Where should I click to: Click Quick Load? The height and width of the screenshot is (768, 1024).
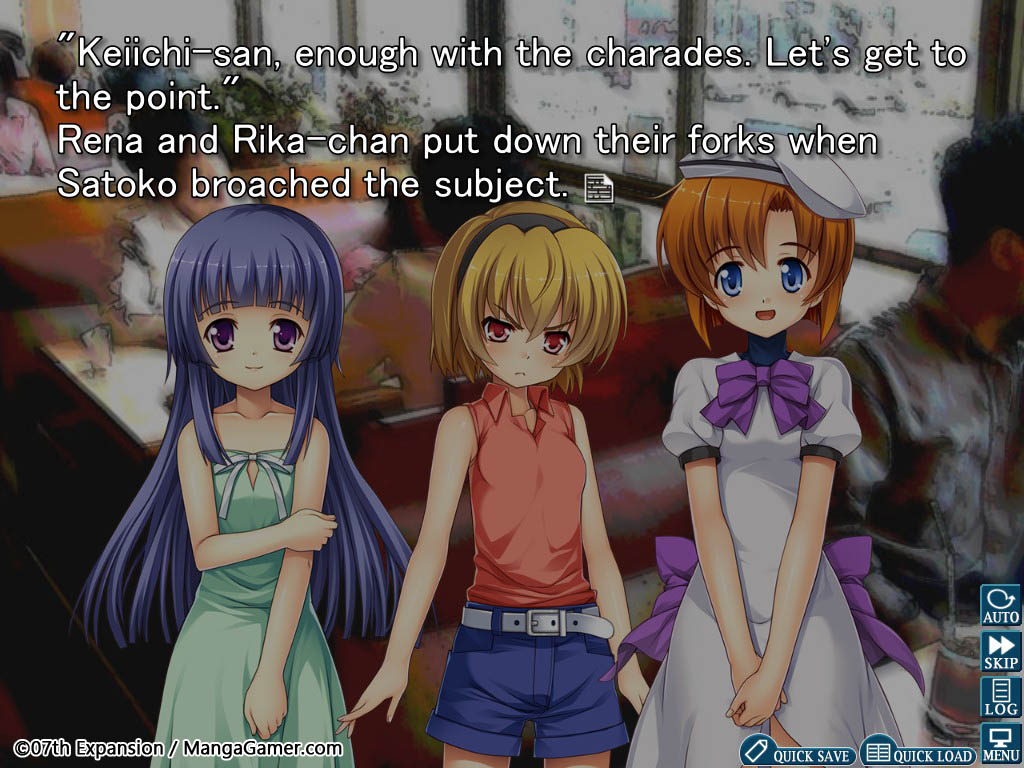pyautogui.click(x=919, y=753)
